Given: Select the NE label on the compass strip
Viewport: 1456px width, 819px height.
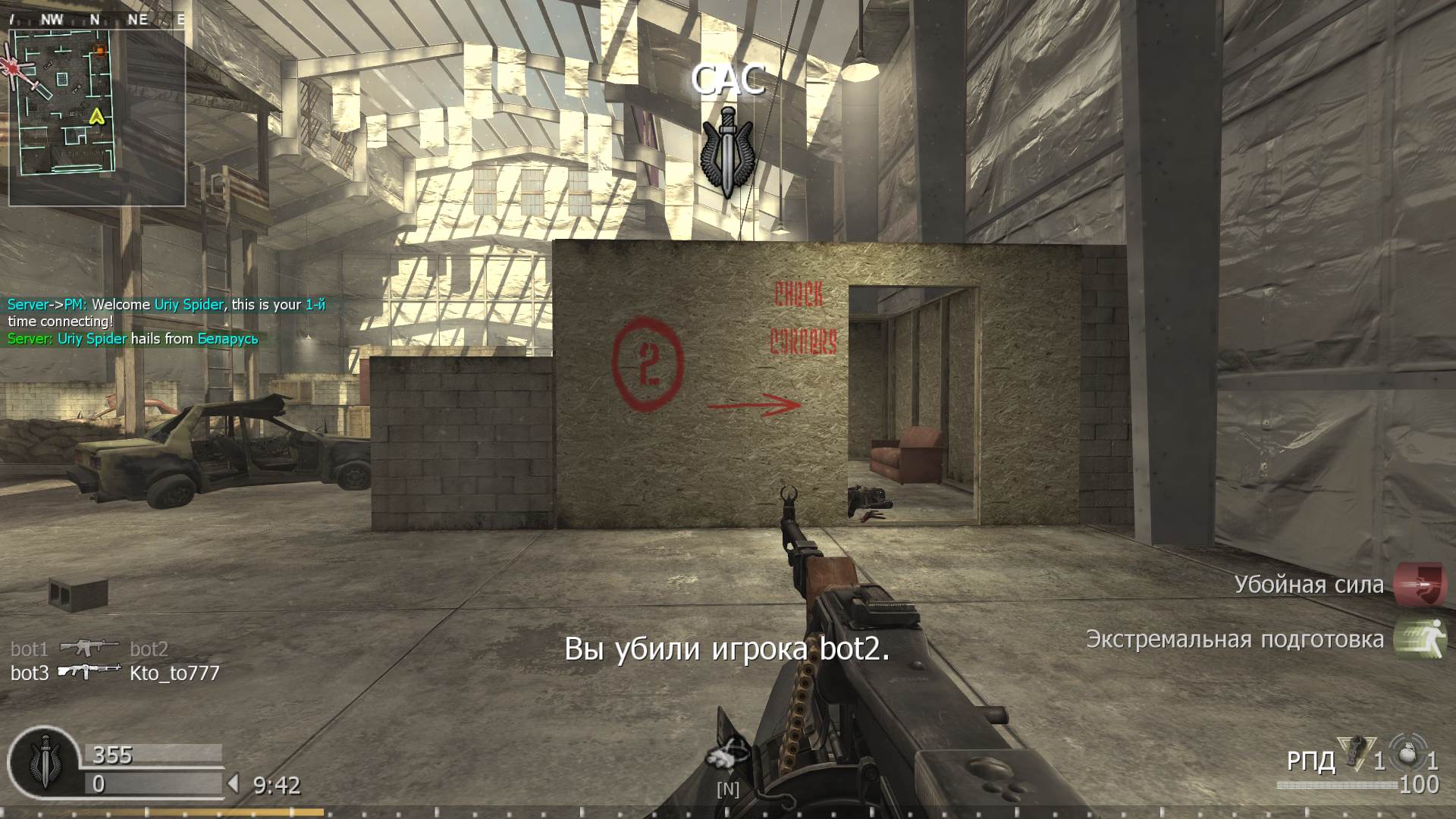Looking at the screenshot, I should pos(137,20).
